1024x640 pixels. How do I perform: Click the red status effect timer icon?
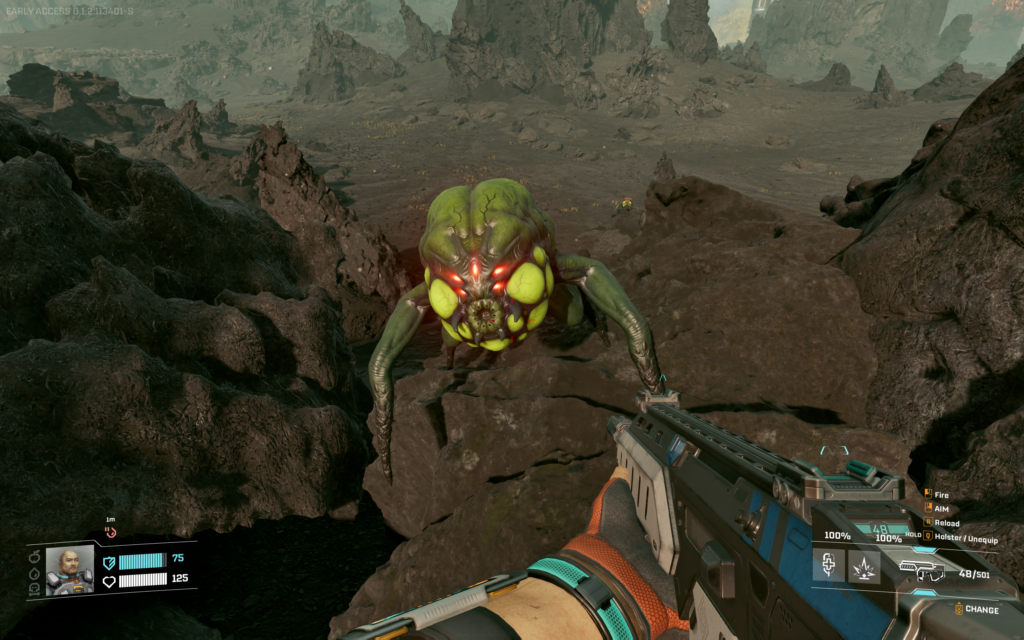click(110, 531)
